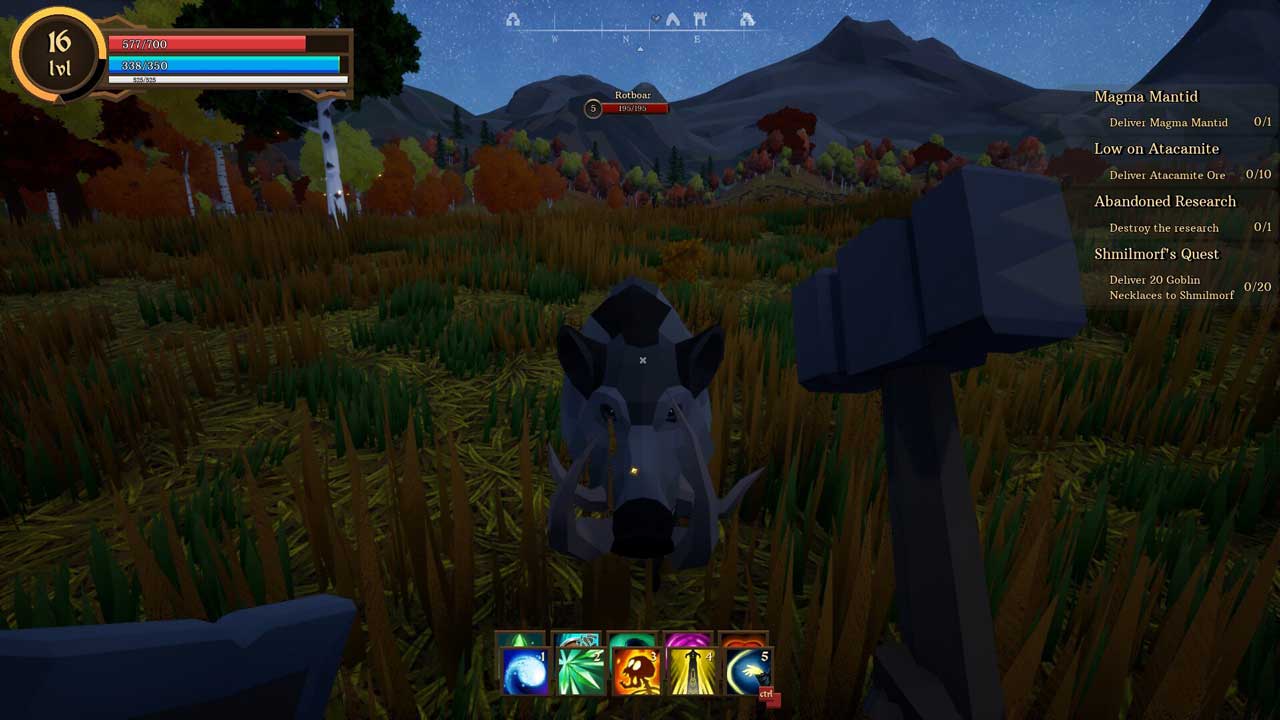Open Shmilmorf's Quest in the tracker
Image resolution: width=1280 pixels, height=720 pixels.
1156,254
